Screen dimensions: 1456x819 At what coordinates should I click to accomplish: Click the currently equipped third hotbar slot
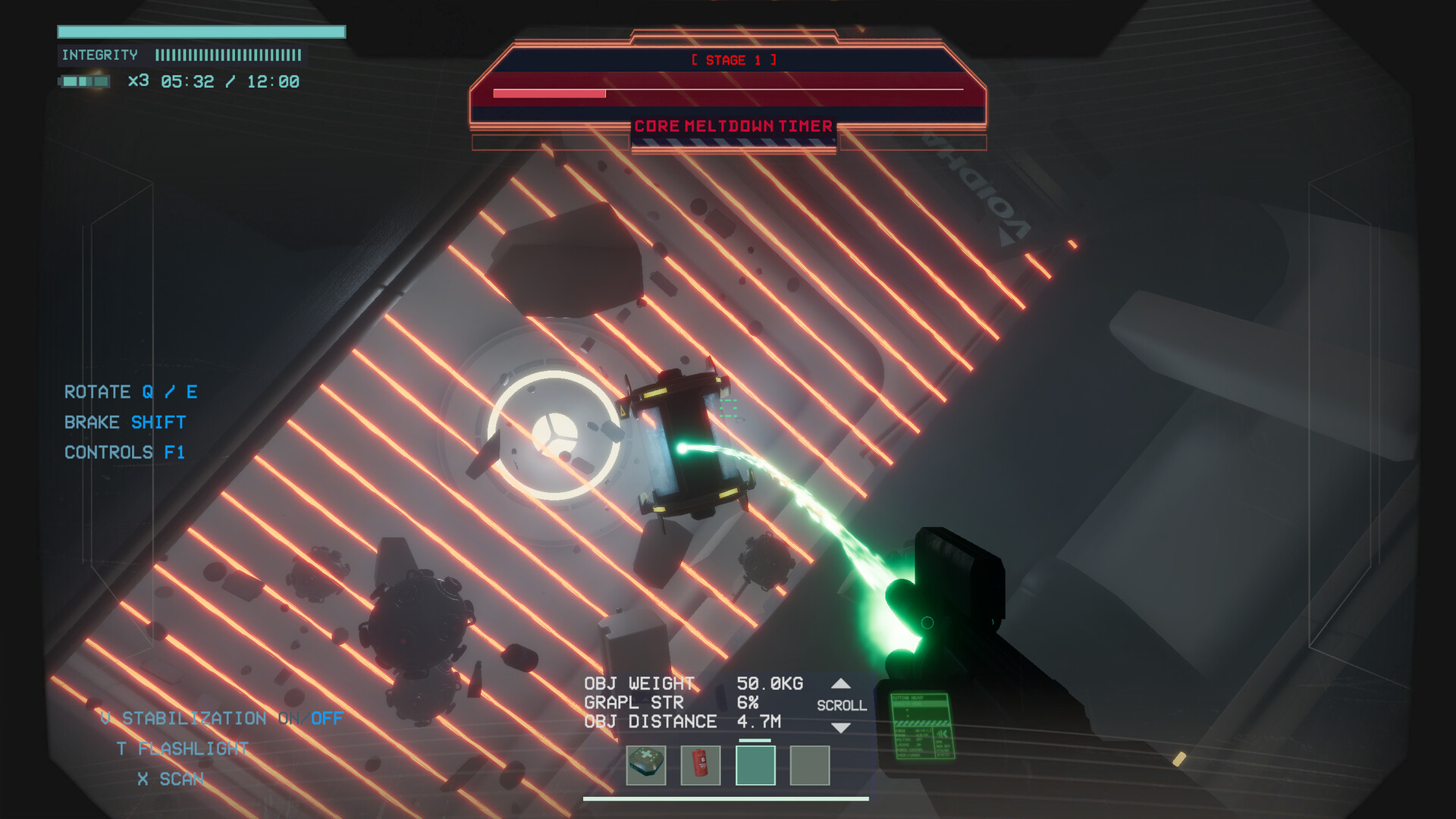click(755, 766)
